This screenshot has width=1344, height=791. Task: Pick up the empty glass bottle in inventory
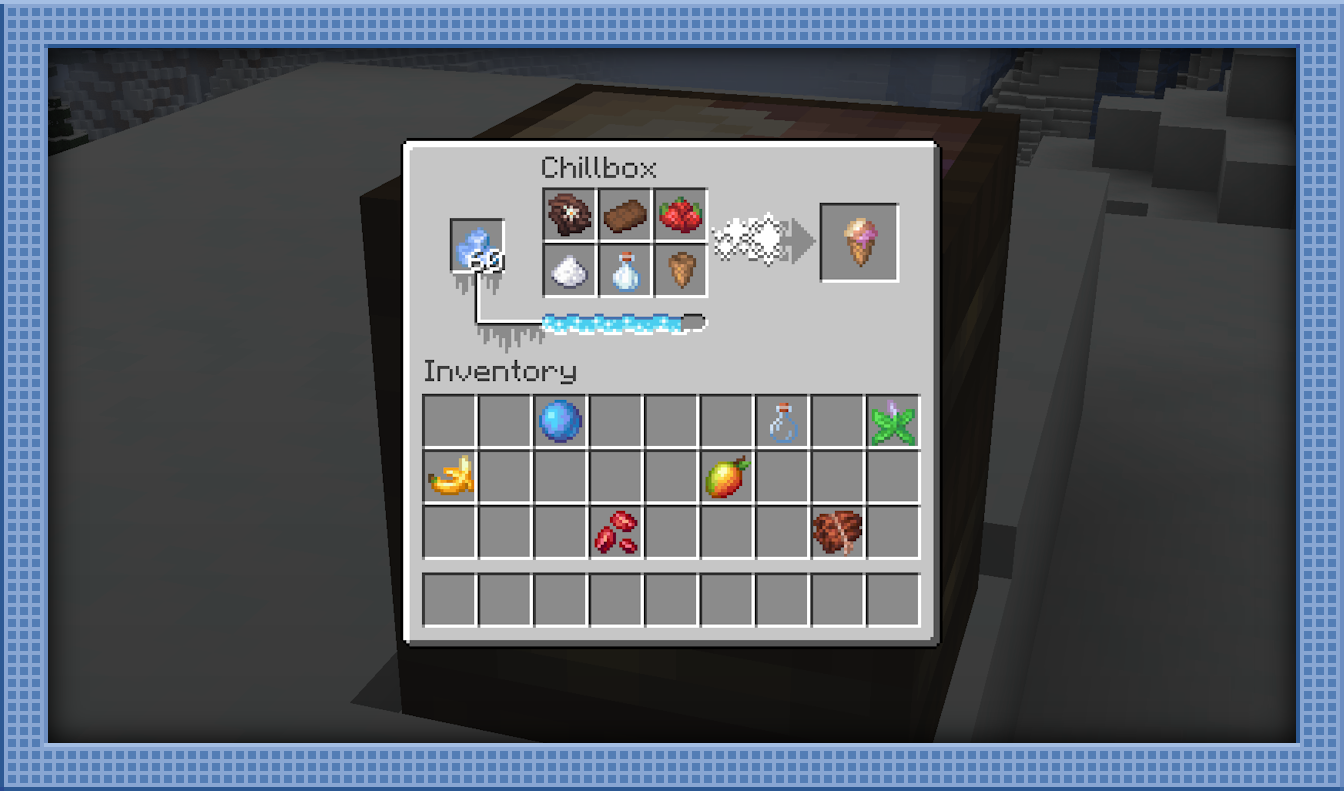click(x=782, y=421)
